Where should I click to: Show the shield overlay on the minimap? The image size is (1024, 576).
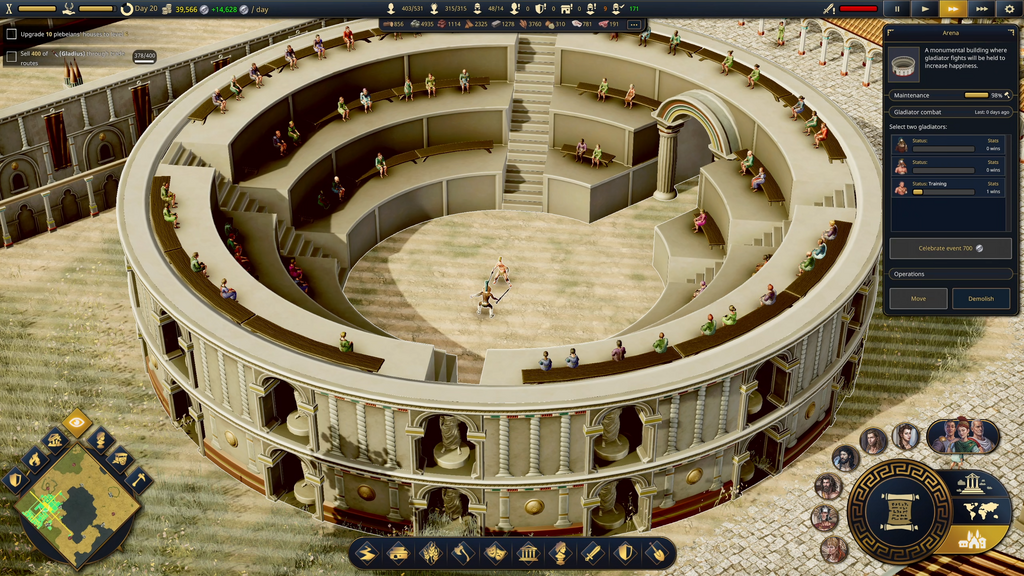pos(16,480)
